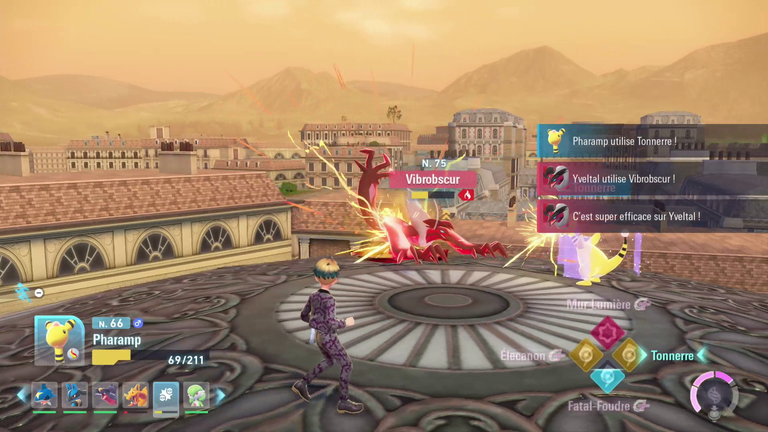The height and width of the screenshot is (432, 768).
Task: Click the party bar's left arrow
Action: [21, 396]
